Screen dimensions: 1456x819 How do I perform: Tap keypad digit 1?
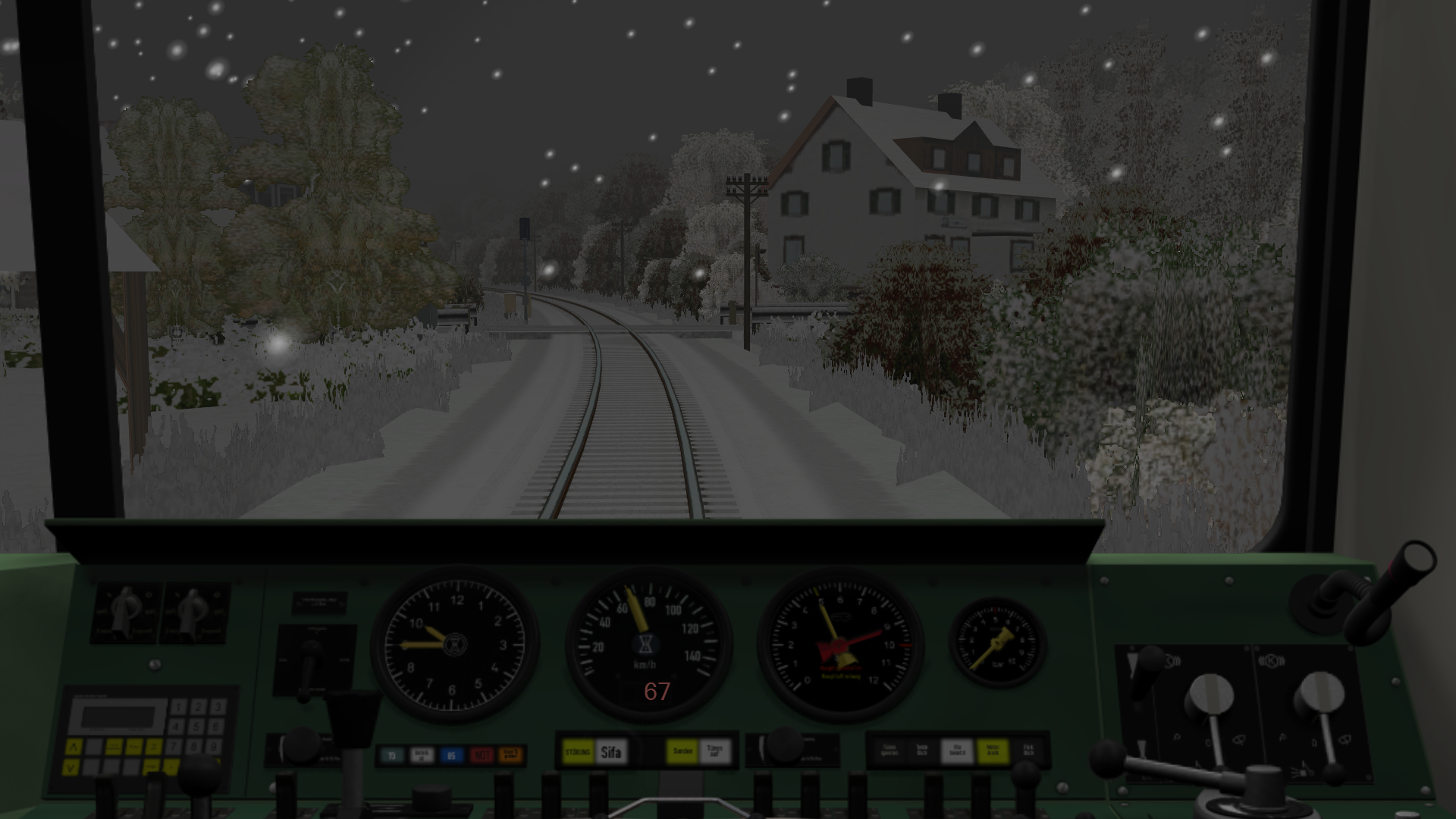pyautogui.click(x=178, y=708)
